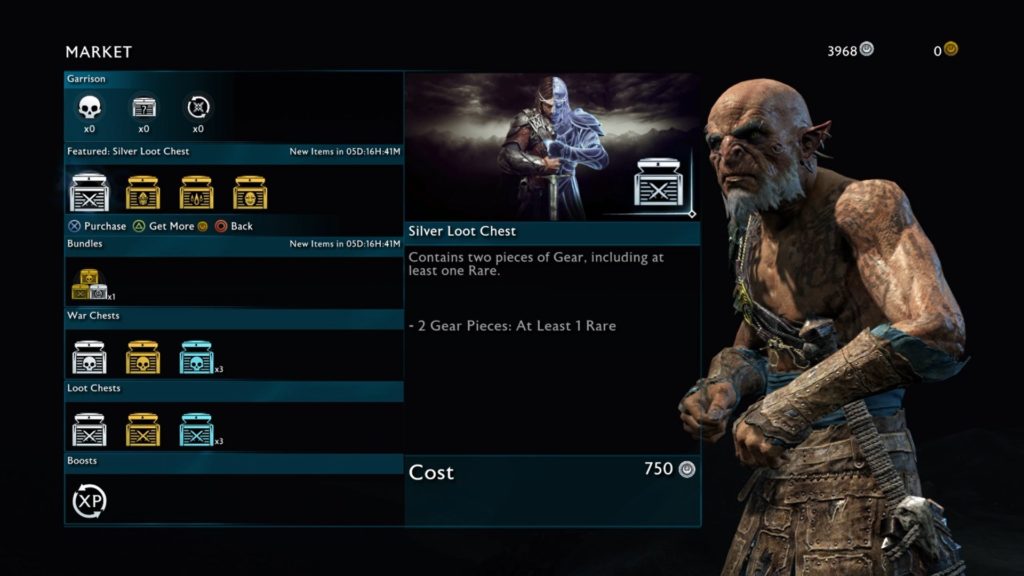
Task: Select the featured Silver Loot Chest
Action: [89, 191]
